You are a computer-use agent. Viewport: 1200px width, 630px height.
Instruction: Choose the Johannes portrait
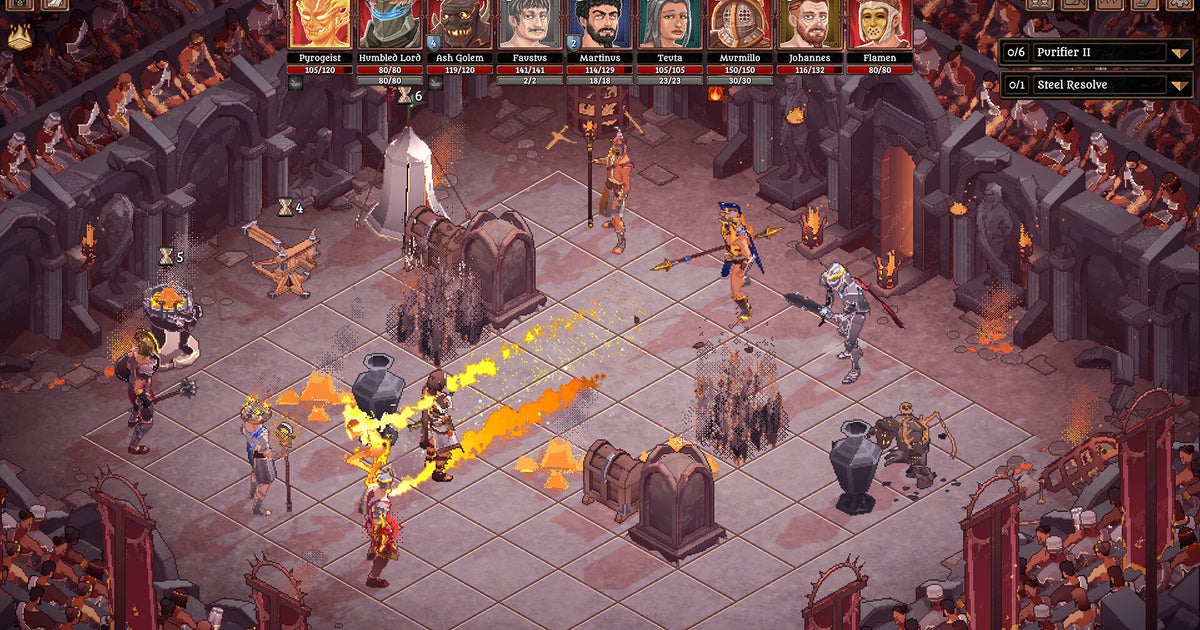[811, 24]
